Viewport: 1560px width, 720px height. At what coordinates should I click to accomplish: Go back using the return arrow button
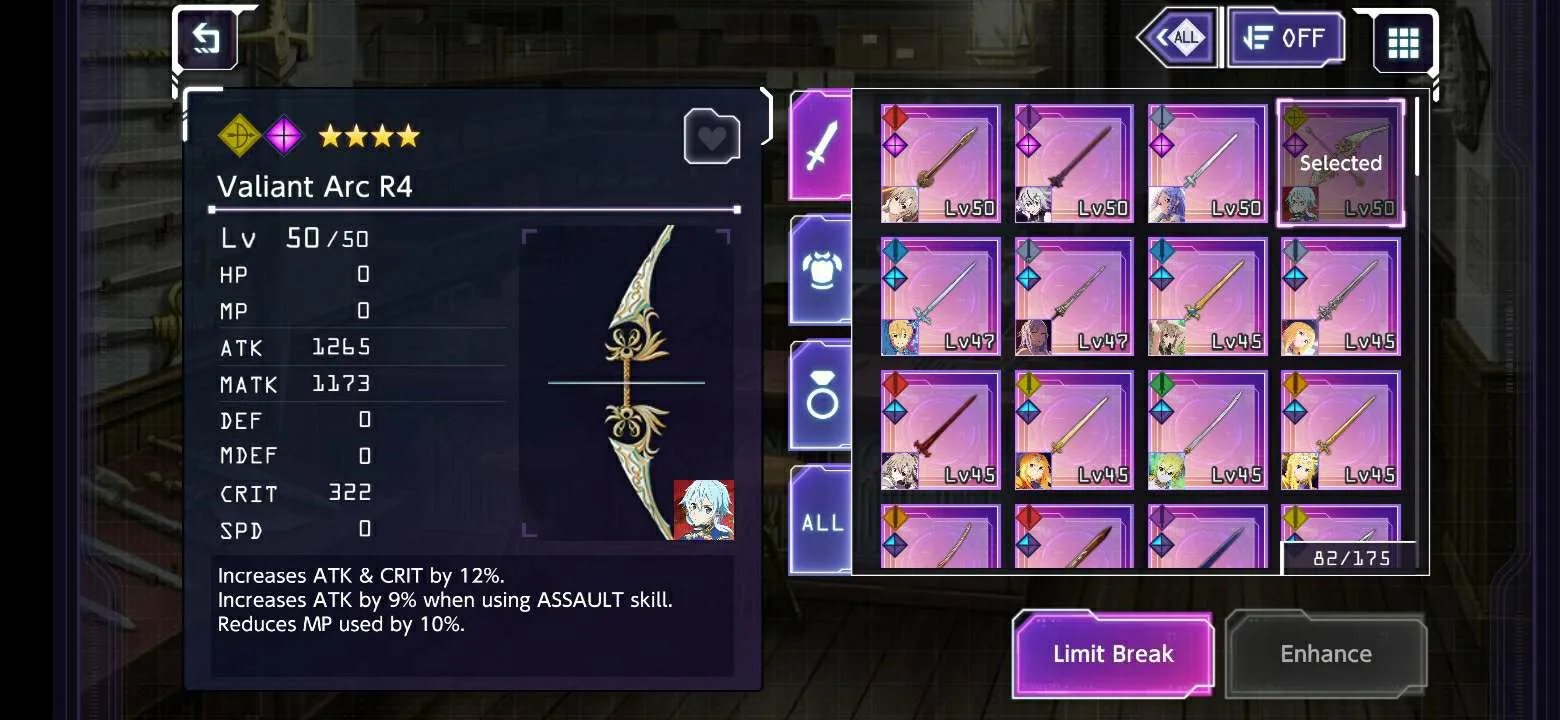point(206,40)
